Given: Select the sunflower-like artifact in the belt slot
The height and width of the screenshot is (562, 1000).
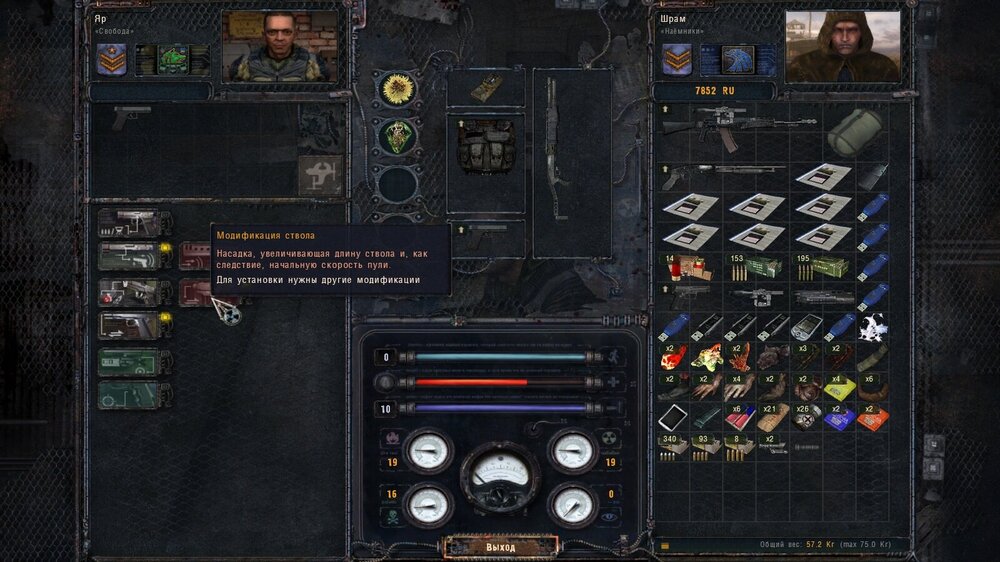Looking at the screenshot, I should click(x=397, y=87).
